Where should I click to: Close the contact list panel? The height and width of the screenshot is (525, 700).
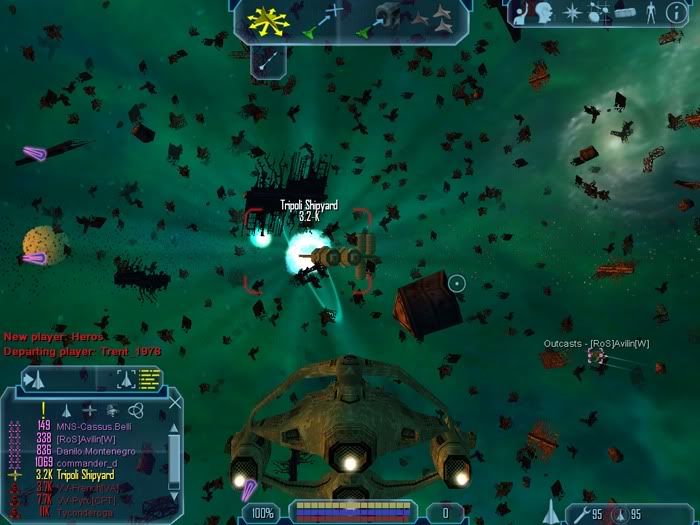coord(176,403)
